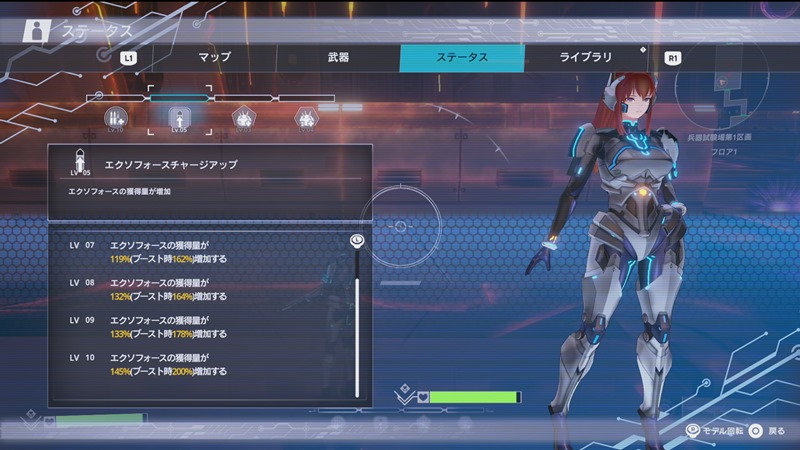The image size is (800, 450).
Task: Switch to the マップ tab
Action: 215,57
